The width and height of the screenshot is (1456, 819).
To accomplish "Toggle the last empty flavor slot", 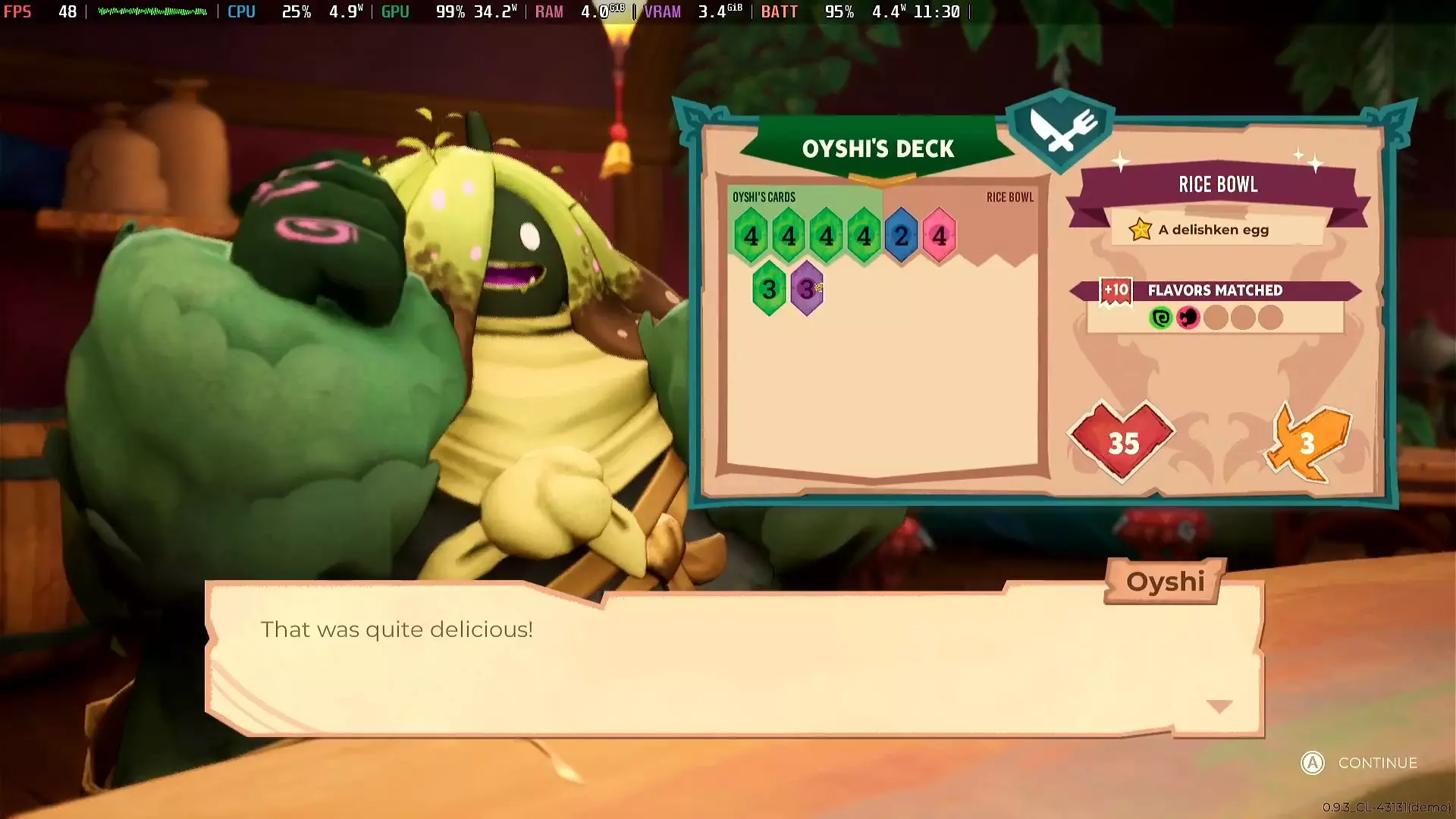I will pyautogui.click(x=1270, y=318).
